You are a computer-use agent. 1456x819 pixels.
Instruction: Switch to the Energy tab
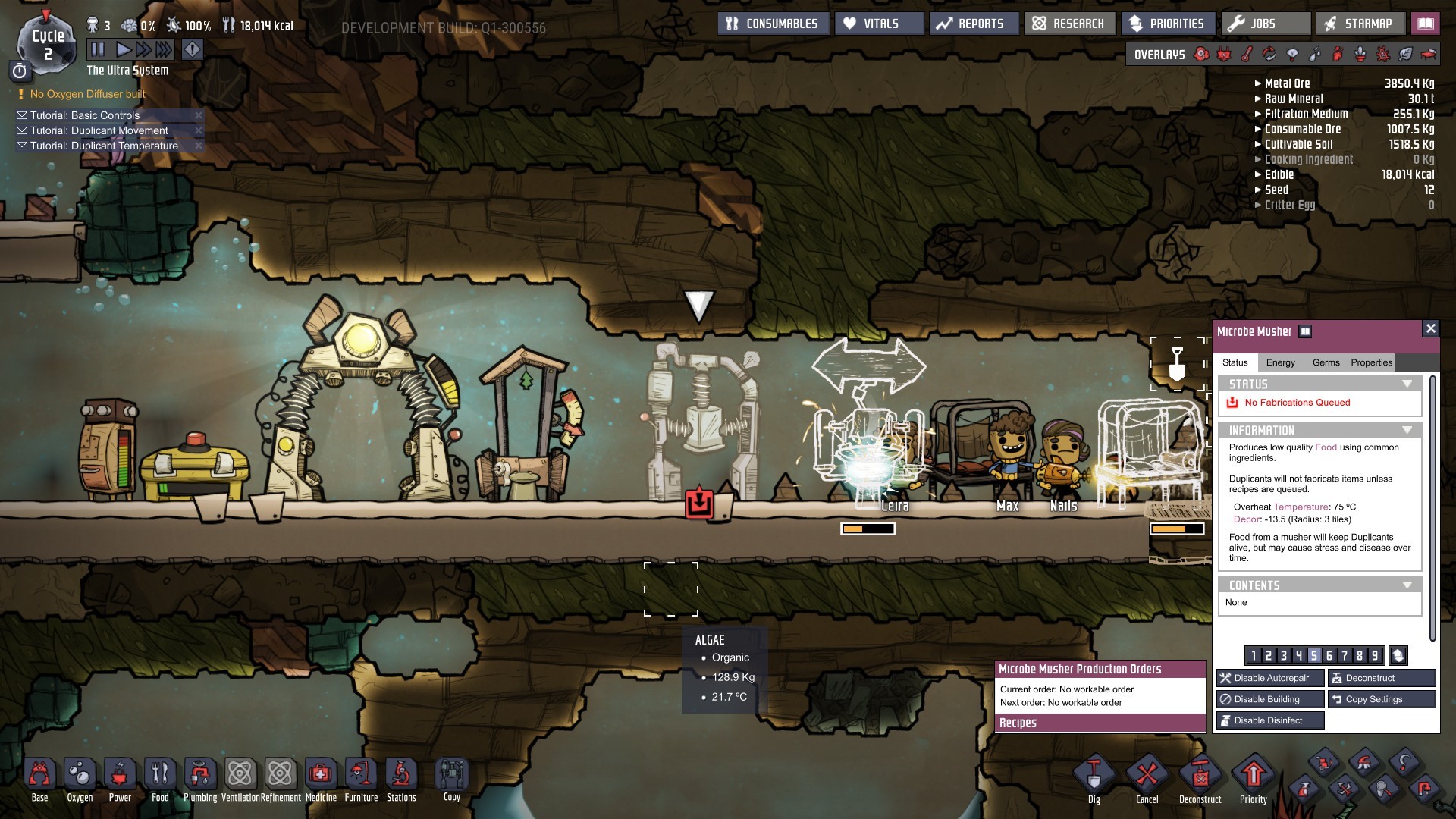(1280, 362)
